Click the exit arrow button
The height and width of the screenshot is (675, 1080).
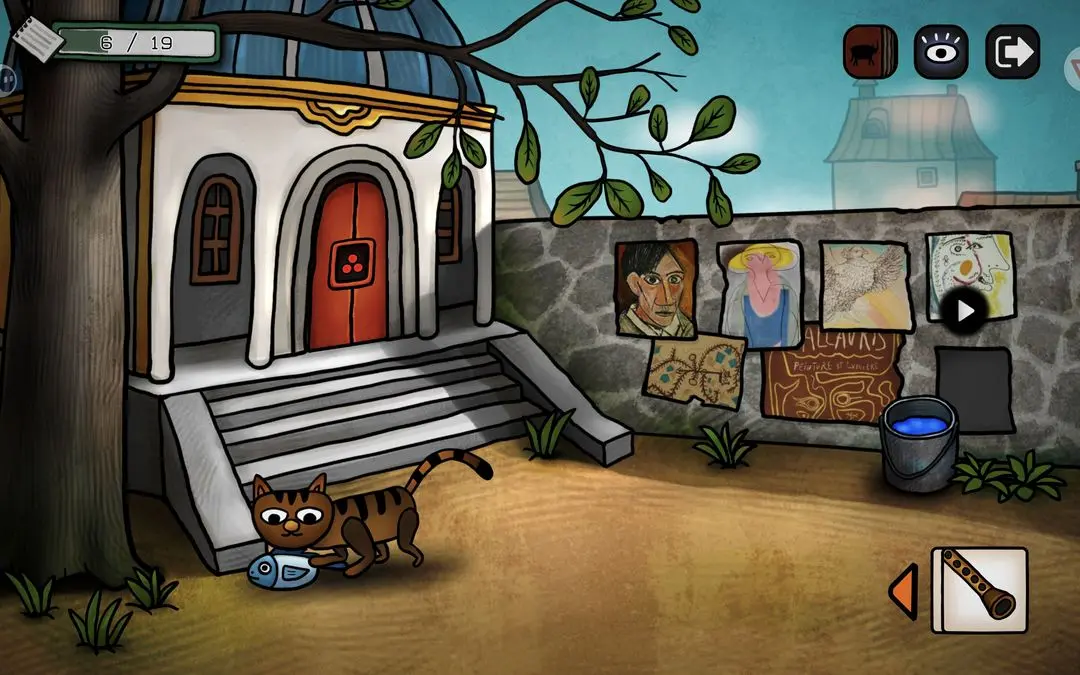[1012, 52]
